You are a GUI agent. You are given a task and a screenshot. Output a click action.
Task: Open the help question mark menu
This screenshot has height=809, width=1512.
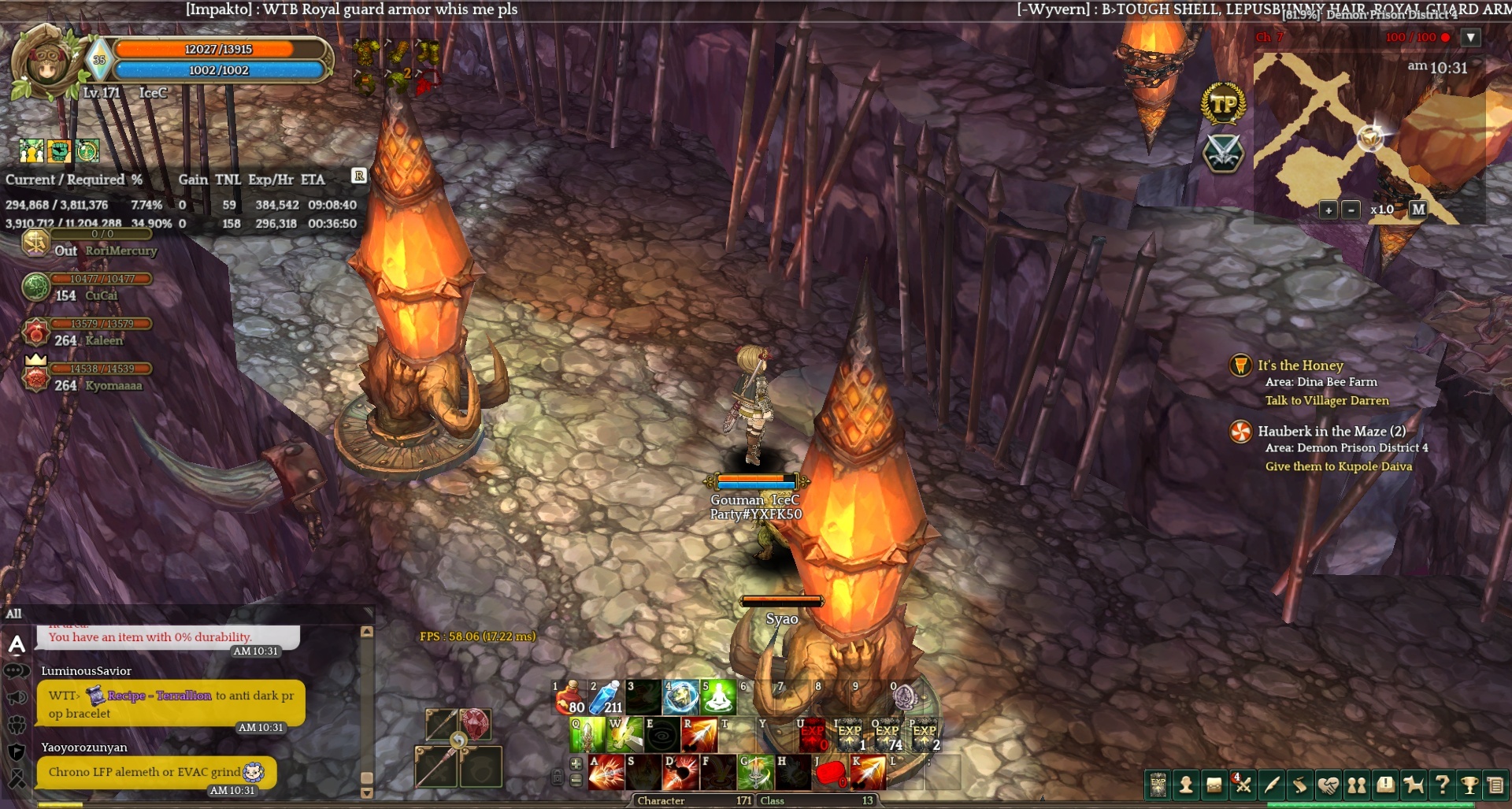tap(1442, 785)
